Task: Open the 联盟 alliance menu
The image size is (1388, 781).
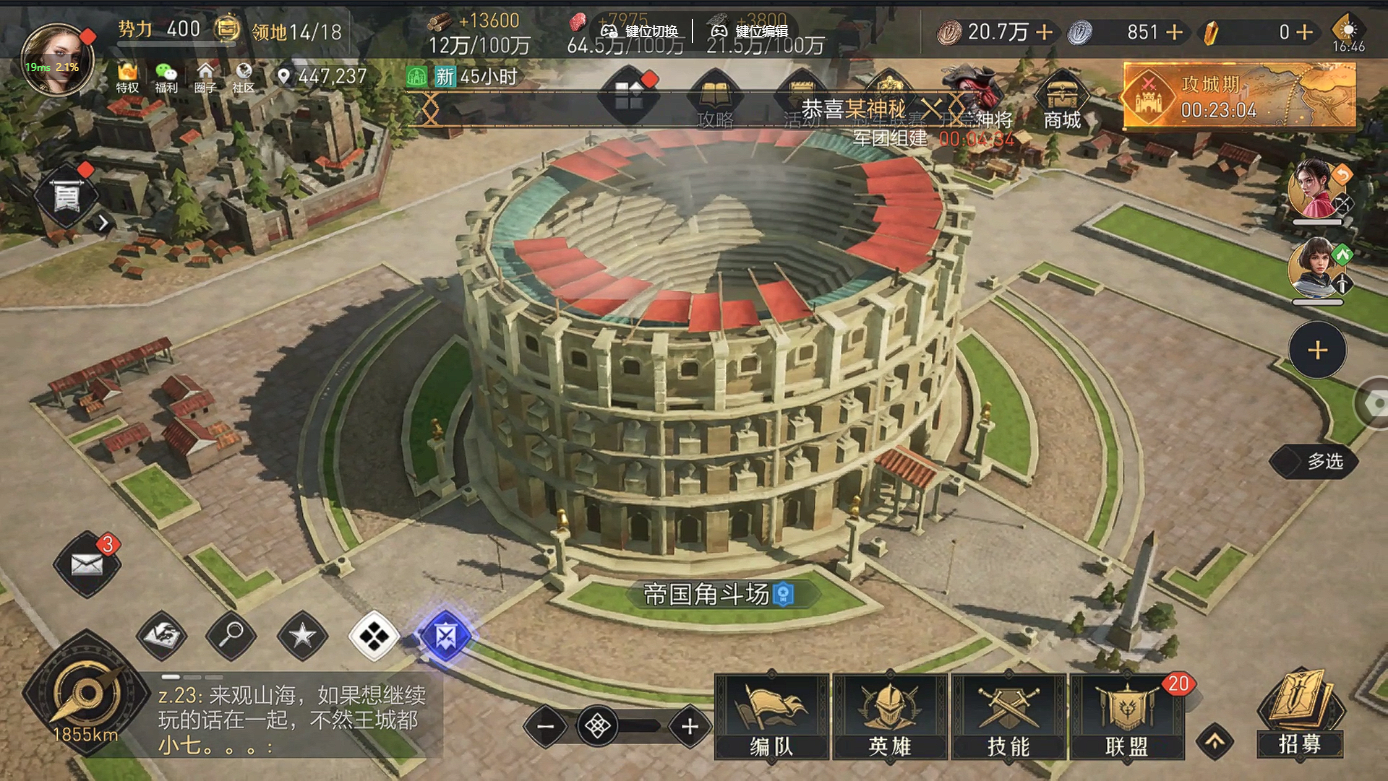Action: click(x=1127, y=716)
